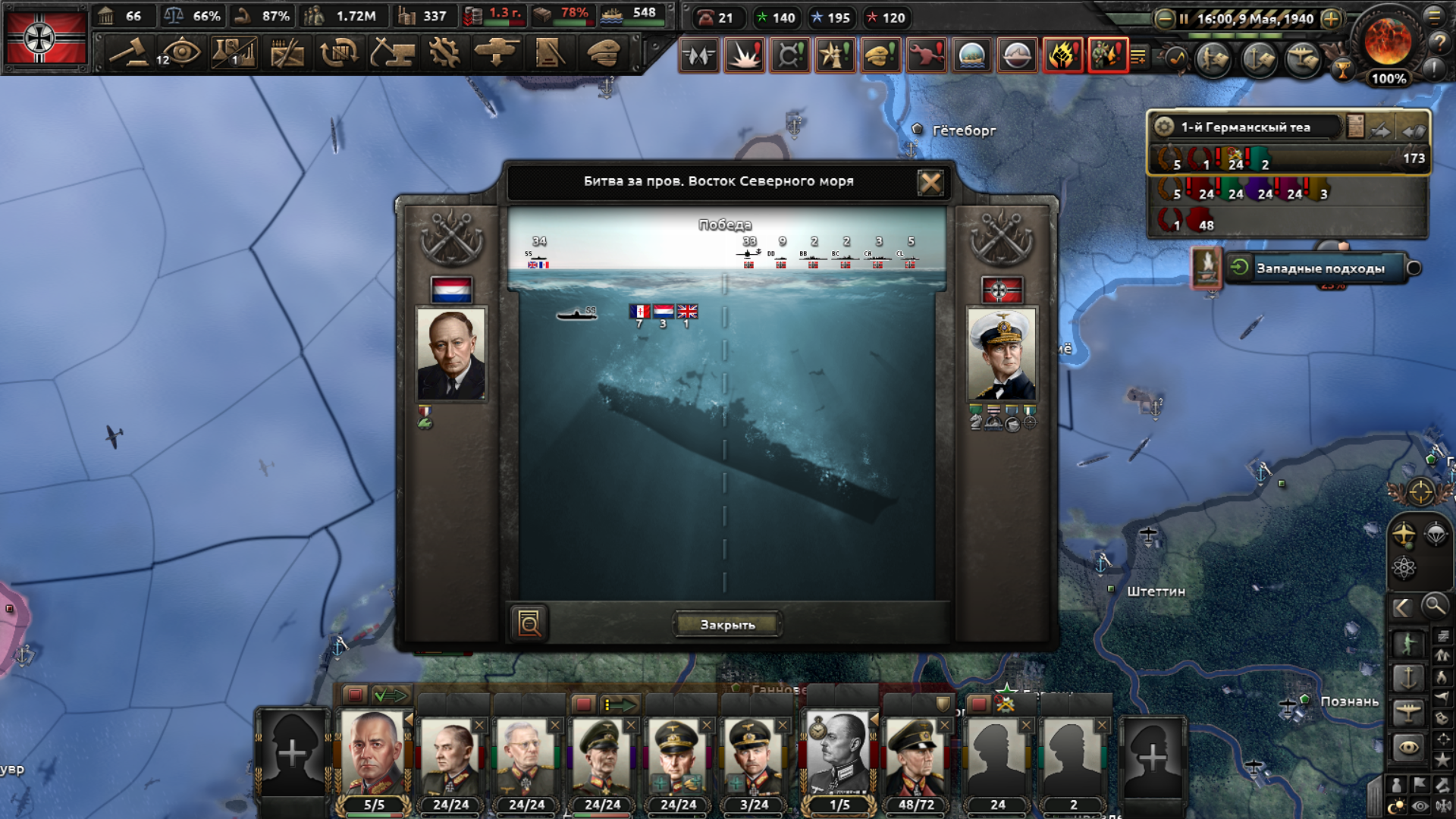Select the 1-й Германский театр row

[1259, 127]
